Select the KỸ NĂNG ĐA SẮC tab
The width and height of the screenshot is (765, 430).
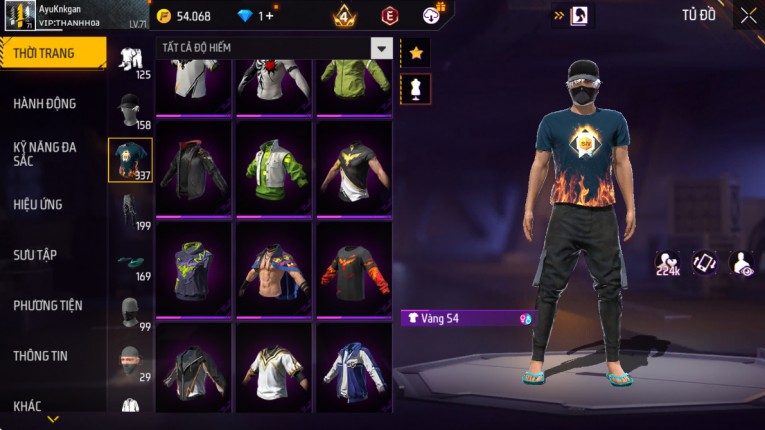[45, 153]
